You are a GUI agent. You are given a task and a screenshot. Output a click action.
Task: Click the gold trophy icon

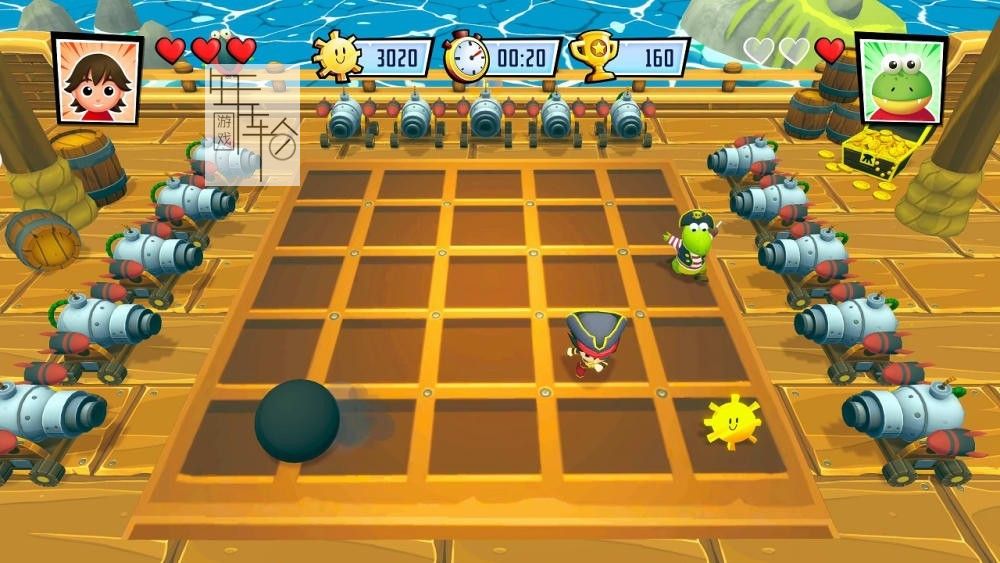click(x=592, y=56)
